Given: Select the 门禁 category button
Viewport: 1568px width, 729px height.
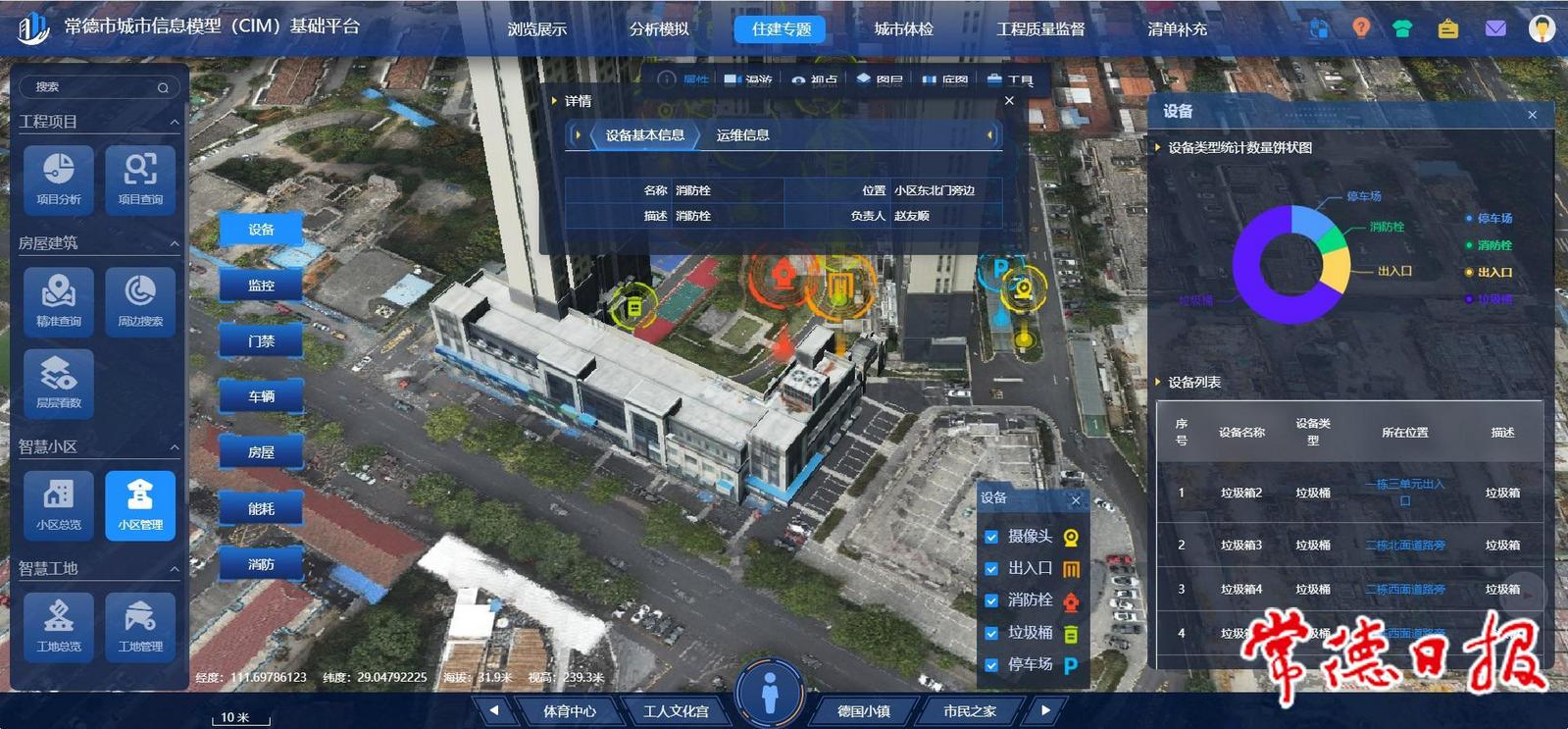Looking at the screenshot, I should (261, 341).
